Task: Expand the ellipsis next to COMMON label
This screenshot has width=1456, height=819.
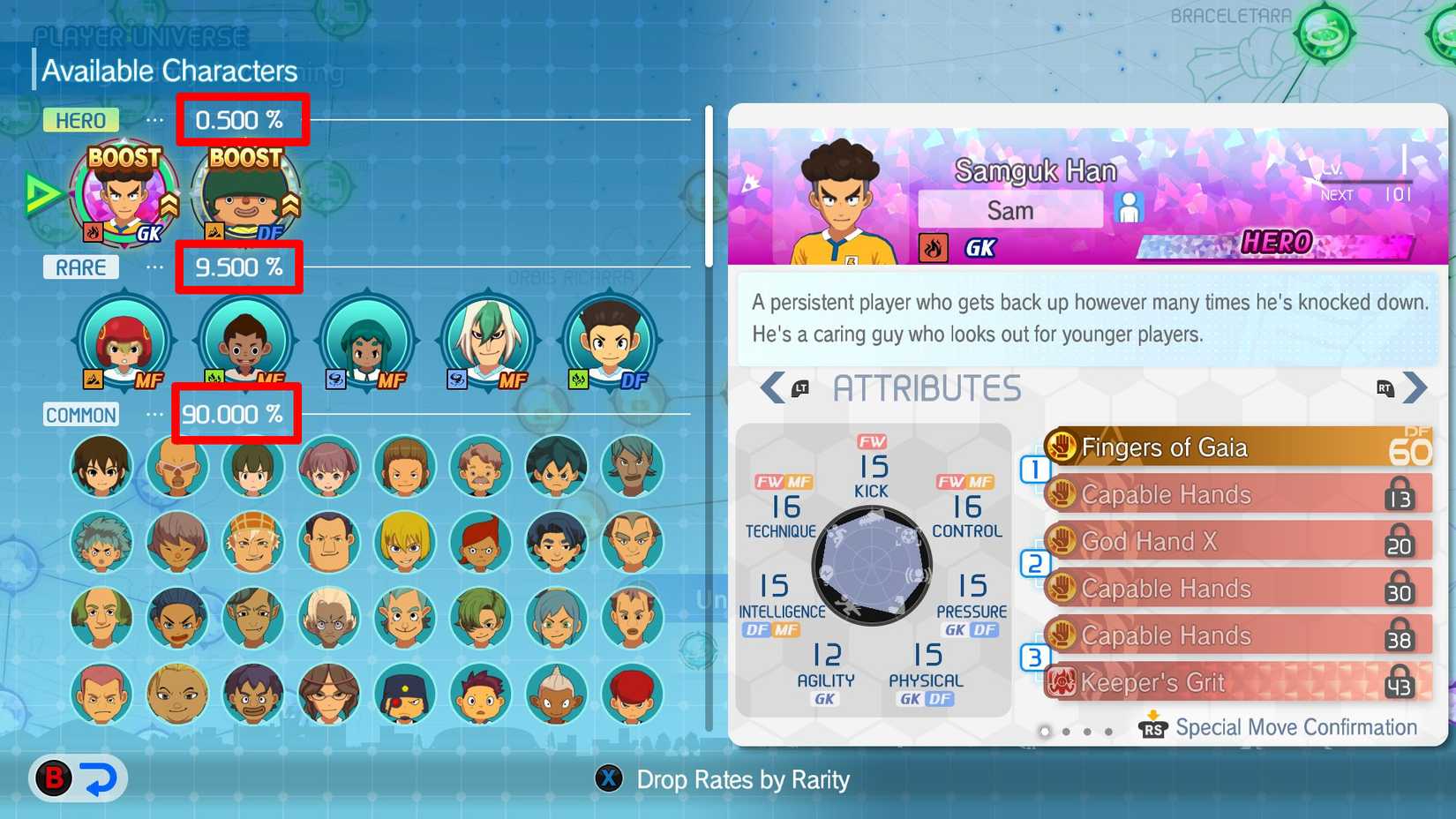Action: tap(154, 415)
